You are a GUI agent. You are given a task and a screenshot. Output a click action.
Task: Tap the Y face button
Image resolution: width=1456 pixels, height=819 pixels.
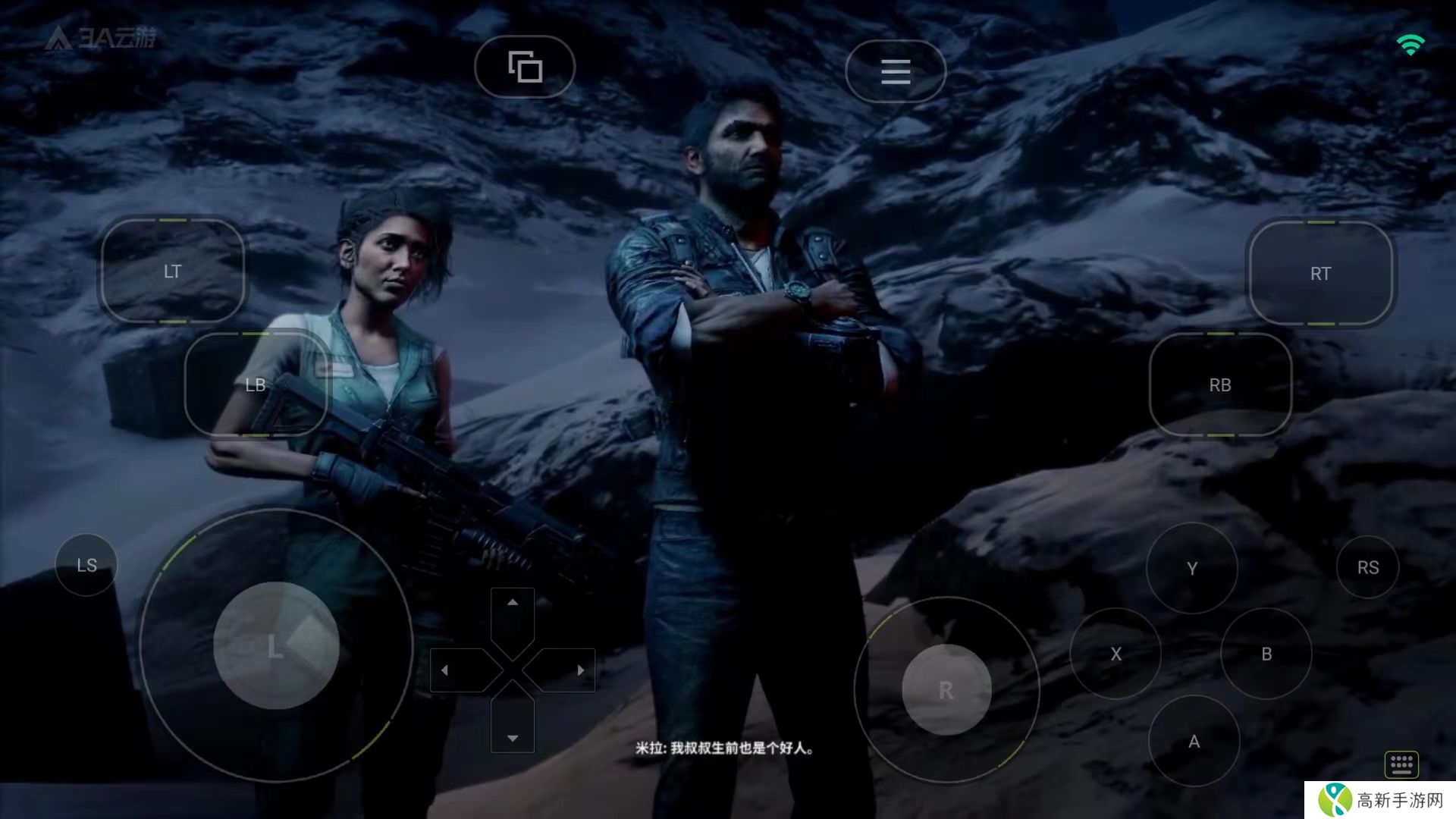pyautogui.click(x=1191, y=568)
